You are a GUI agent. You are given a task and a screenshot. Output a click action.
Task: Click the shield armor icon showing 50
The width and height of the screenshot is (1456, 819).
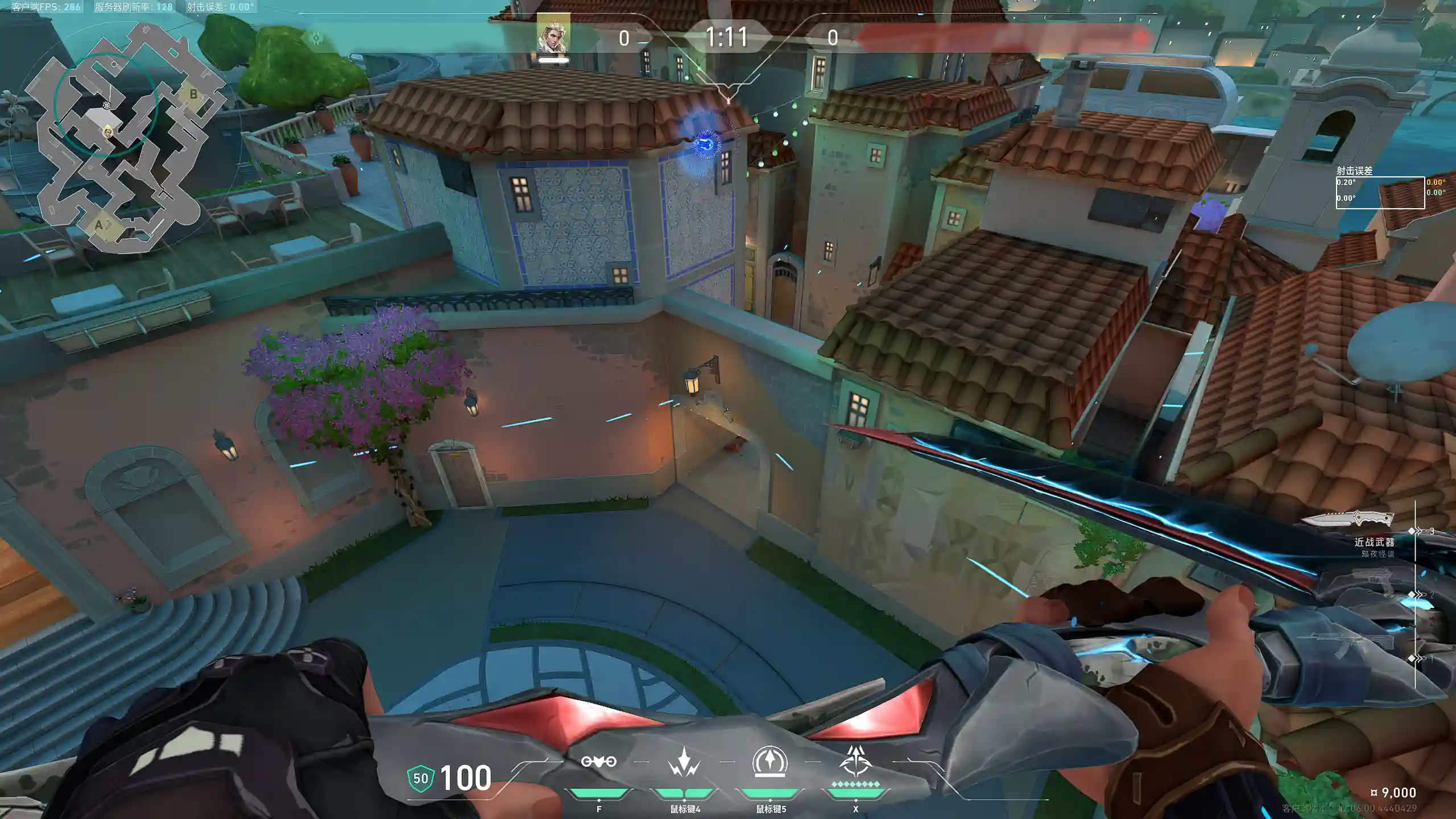pos(421,778)
